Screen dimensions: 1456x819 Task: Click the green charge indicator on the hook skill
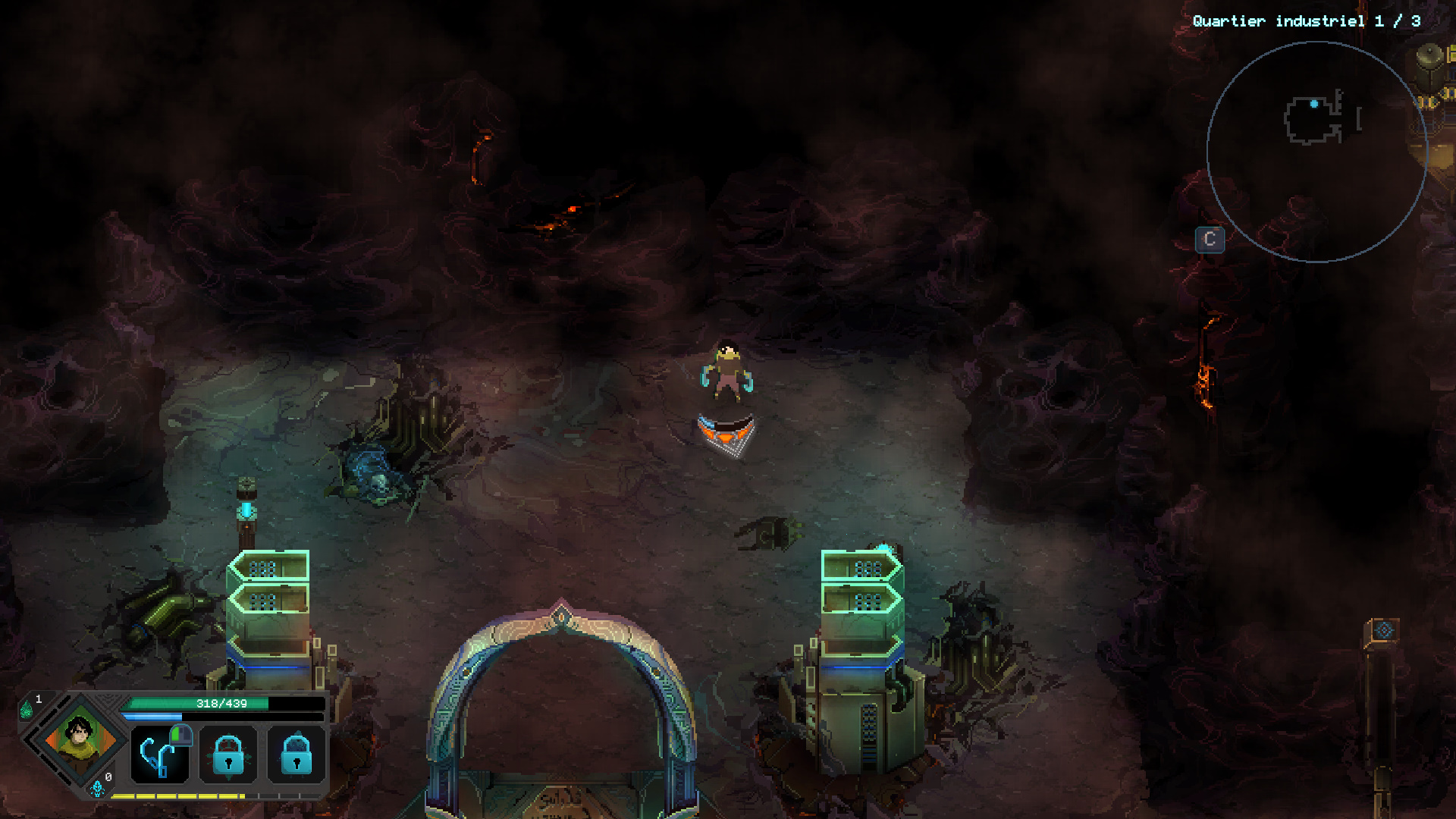[180, 734]
